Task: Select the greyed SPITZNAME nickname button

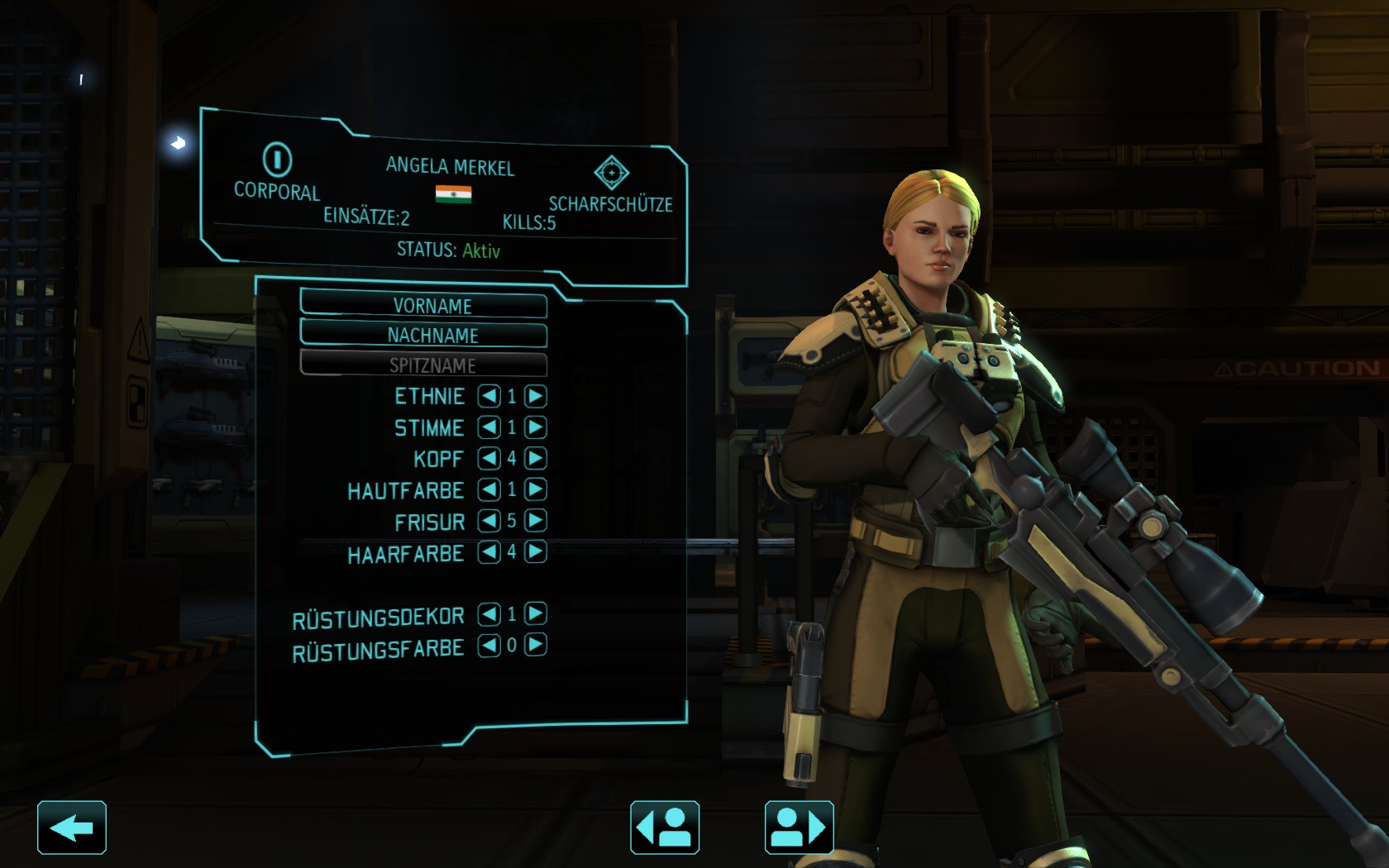Action: coord(423,365)
